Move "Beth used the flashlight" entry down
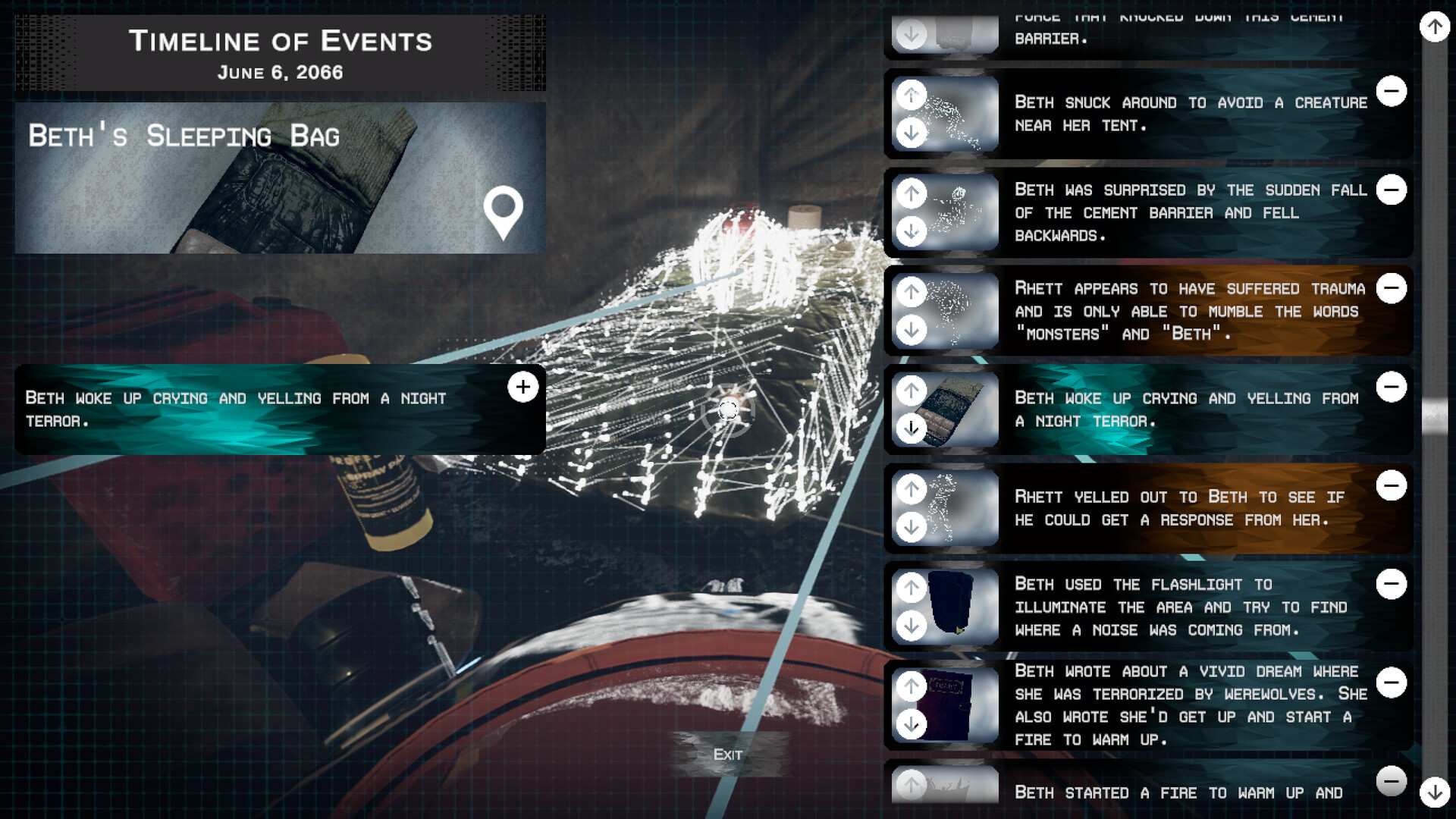This screenshot has height=819, width=1456. pos(912,626)
